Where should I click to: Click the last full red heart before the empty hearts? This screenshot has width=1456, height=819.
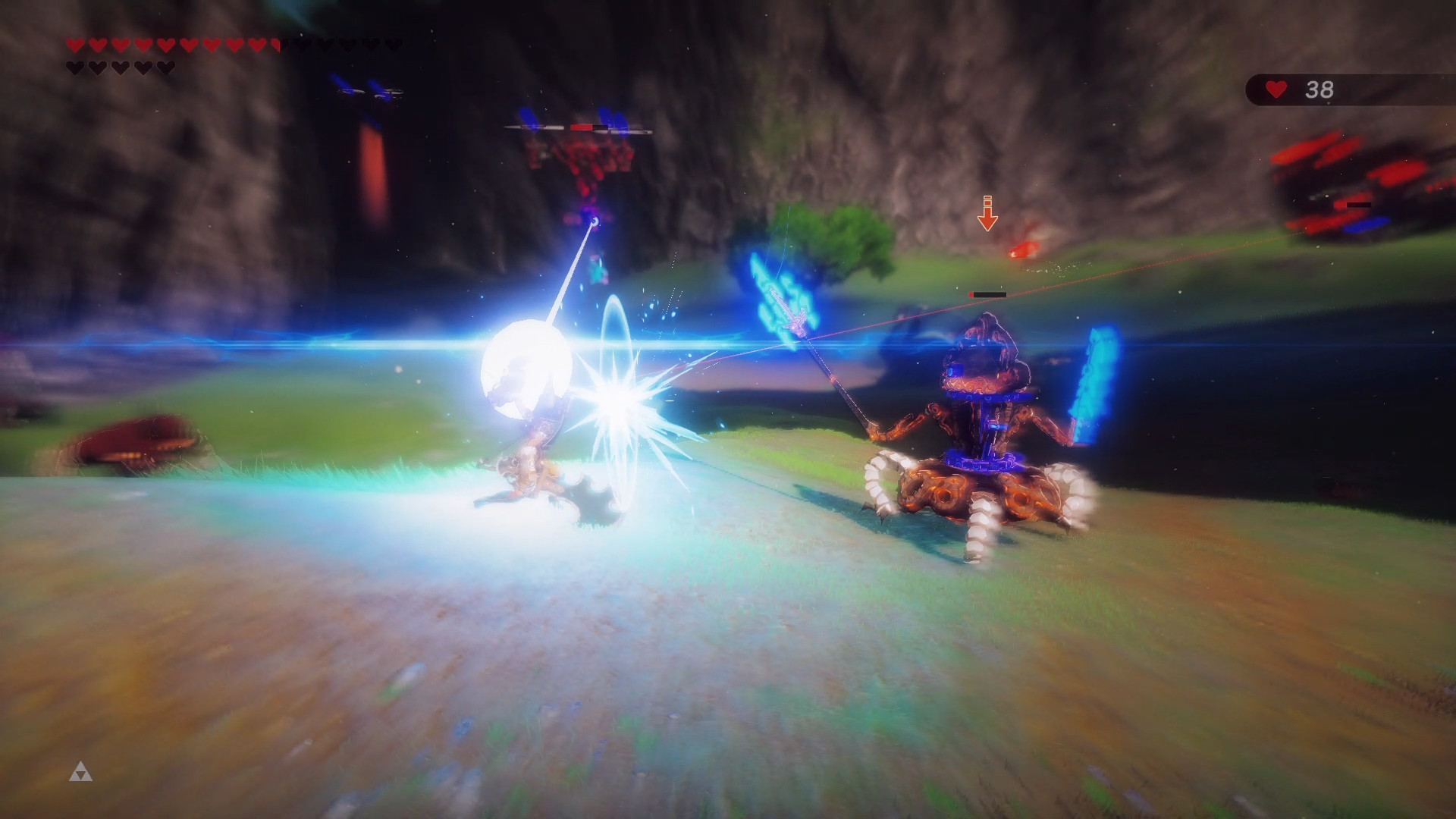click(256, 45)
